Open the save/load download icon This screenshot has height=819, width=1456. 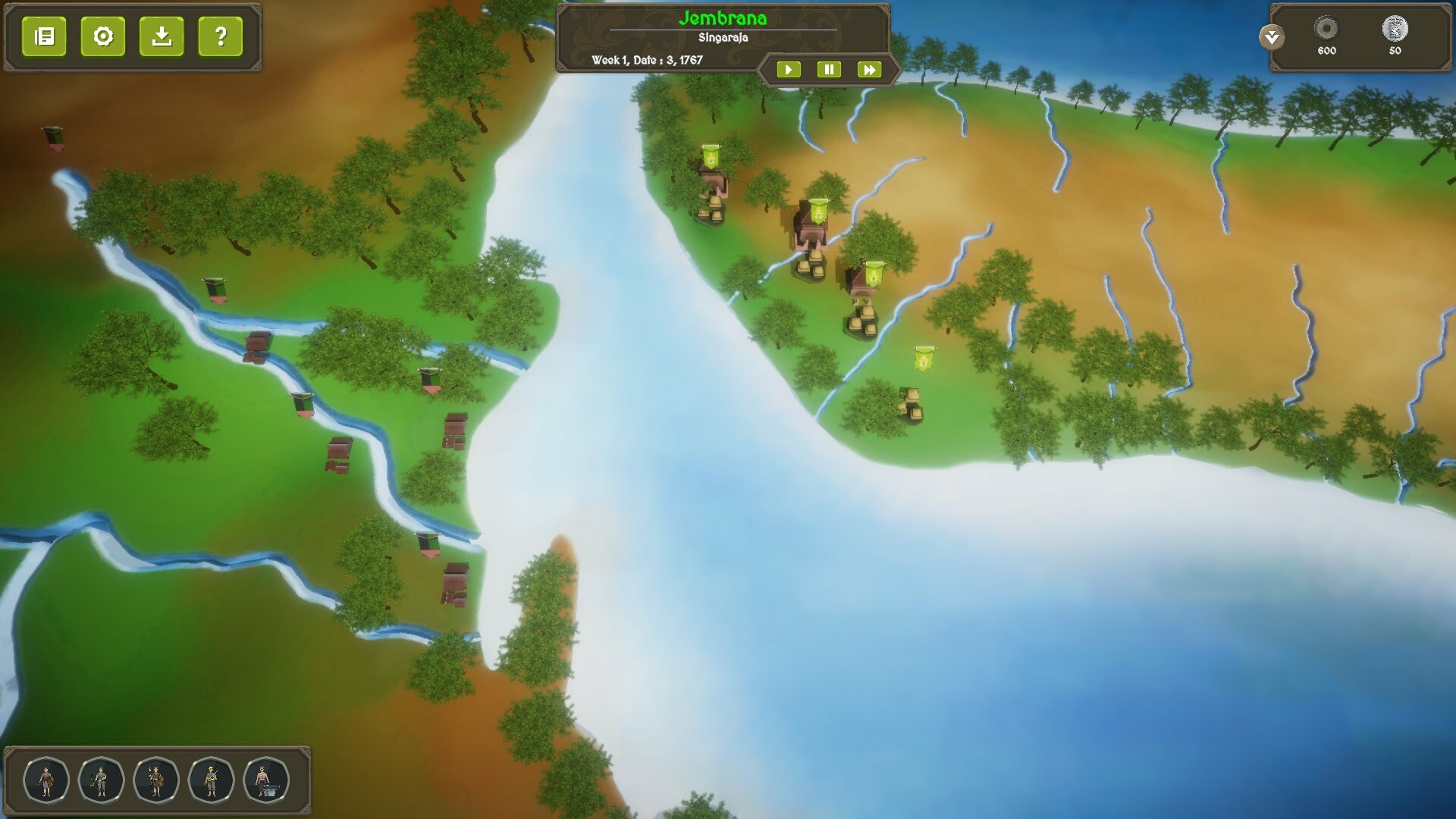[162, 36]
